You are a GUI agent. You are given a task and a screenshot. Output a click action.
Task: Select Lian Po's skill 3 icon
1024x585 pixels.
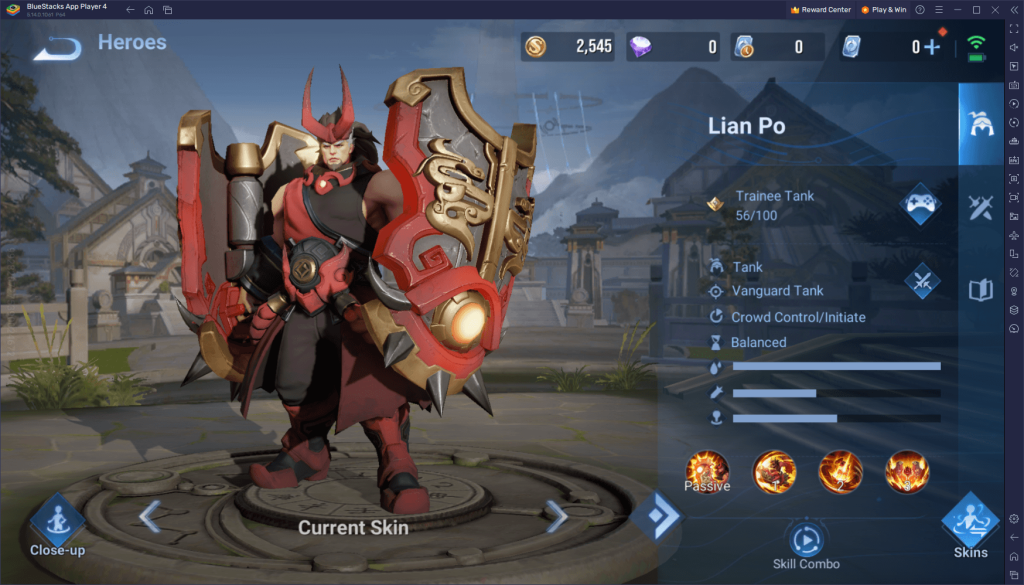click(x=907, y=471)
